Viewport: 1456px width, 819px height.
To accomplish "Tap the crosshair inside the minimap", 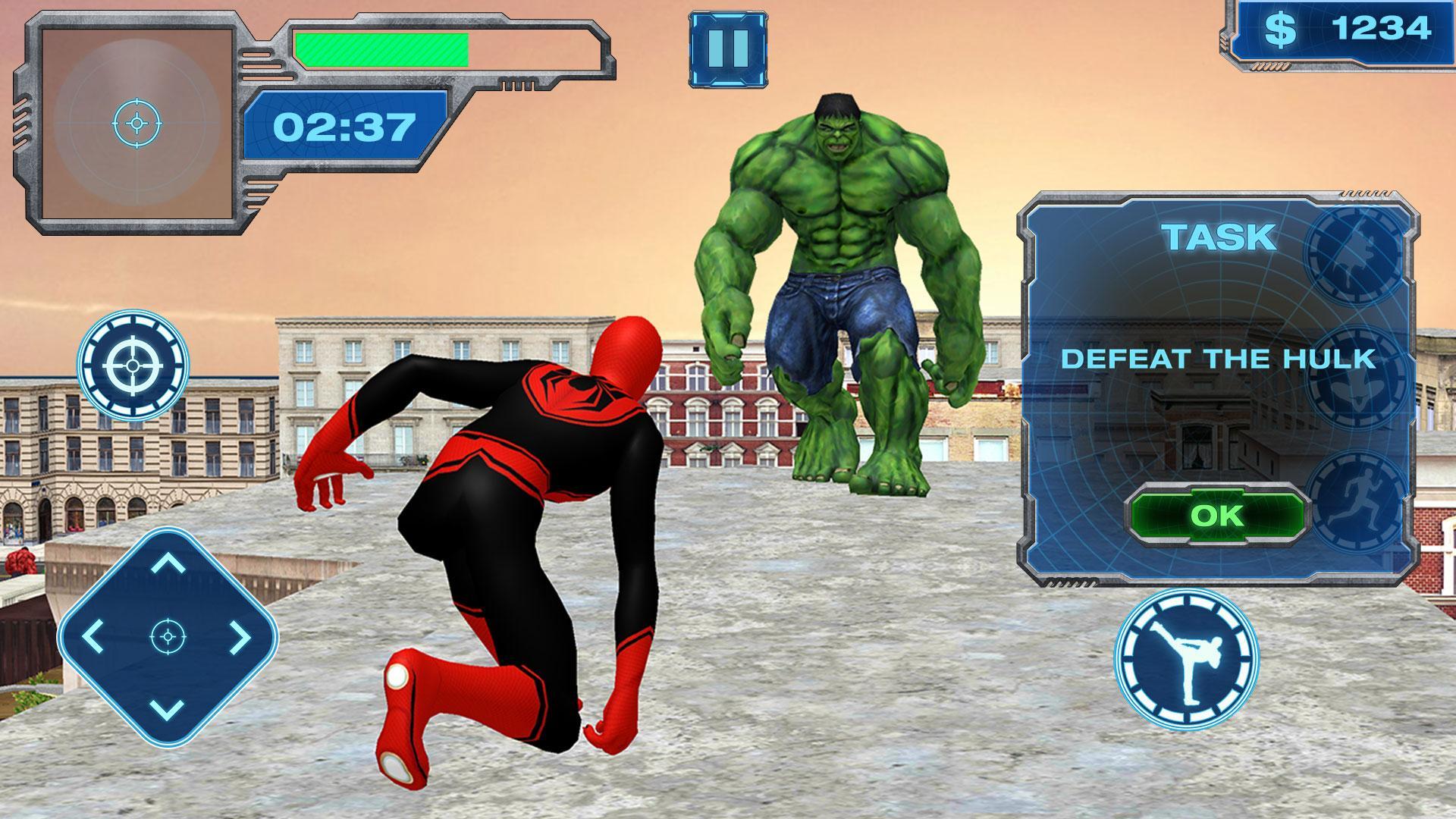I will point(136,121).
